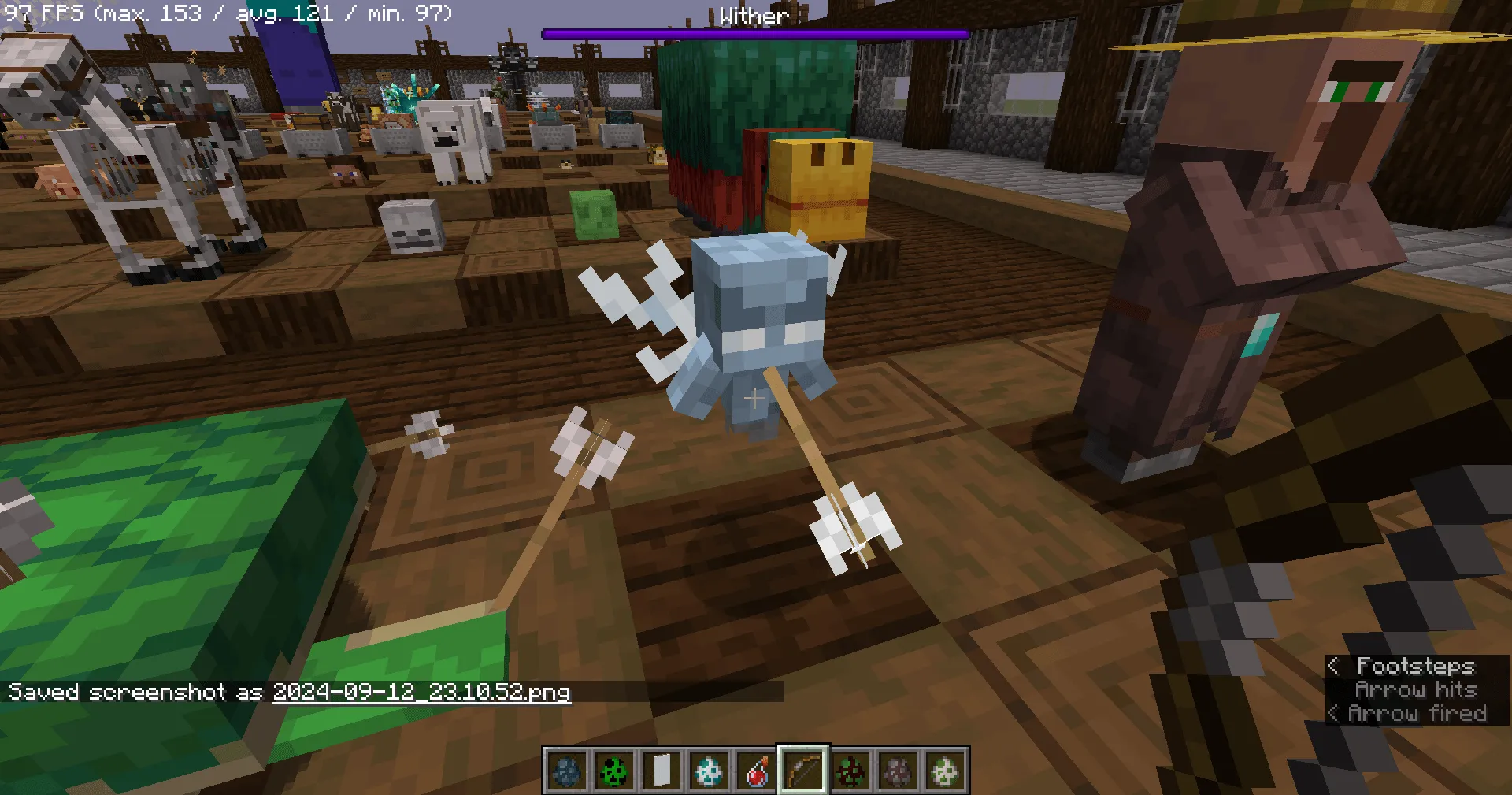1512x795 pixels.
Task: Open the saved screenshot filename link
Action: click(421, 693)
